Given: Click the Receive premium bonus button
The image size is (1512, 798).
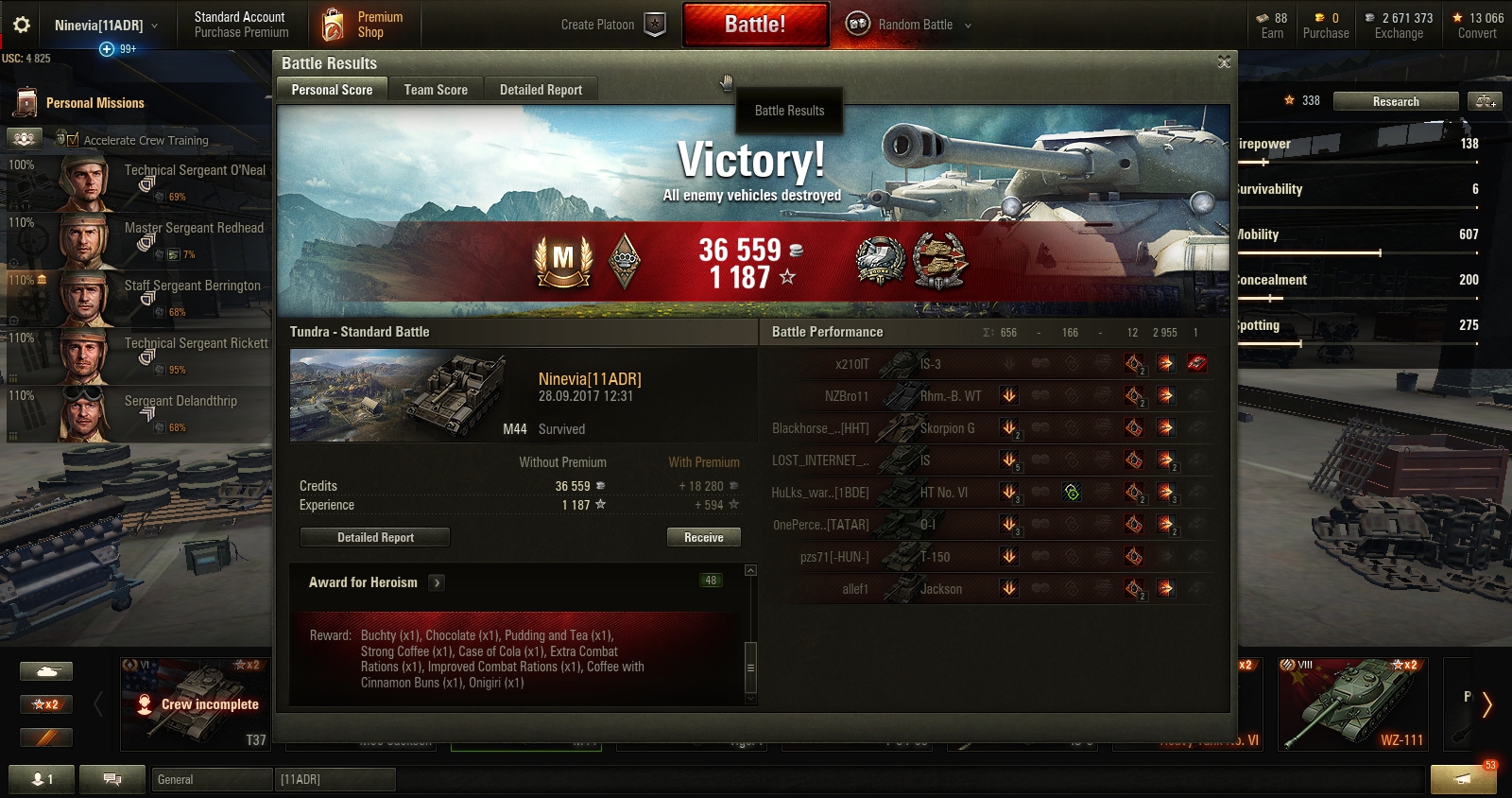Looking at the screenshot, I should coord(703,537).
